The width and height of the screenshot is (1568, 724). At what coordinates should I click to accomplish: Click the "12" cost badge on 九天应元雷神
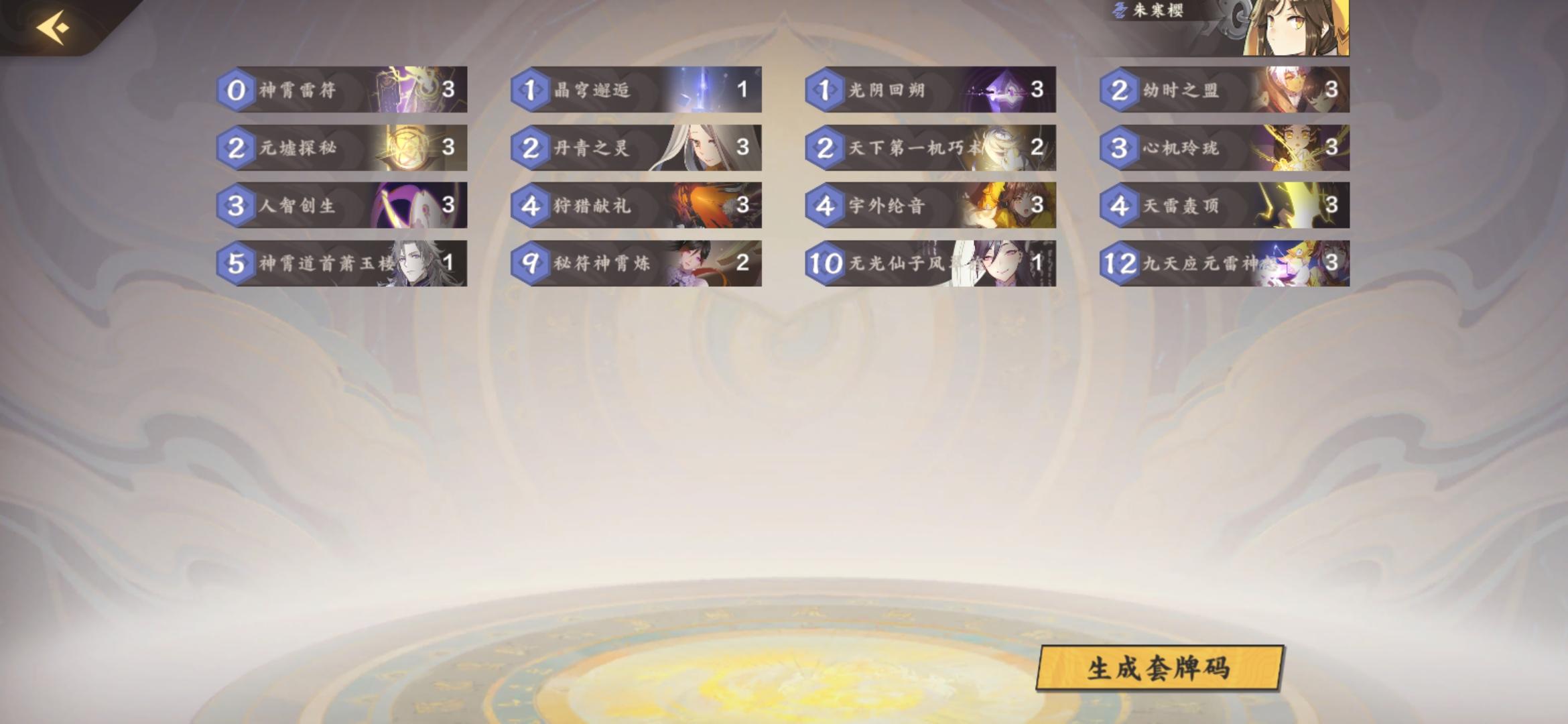coord(1122,263)
